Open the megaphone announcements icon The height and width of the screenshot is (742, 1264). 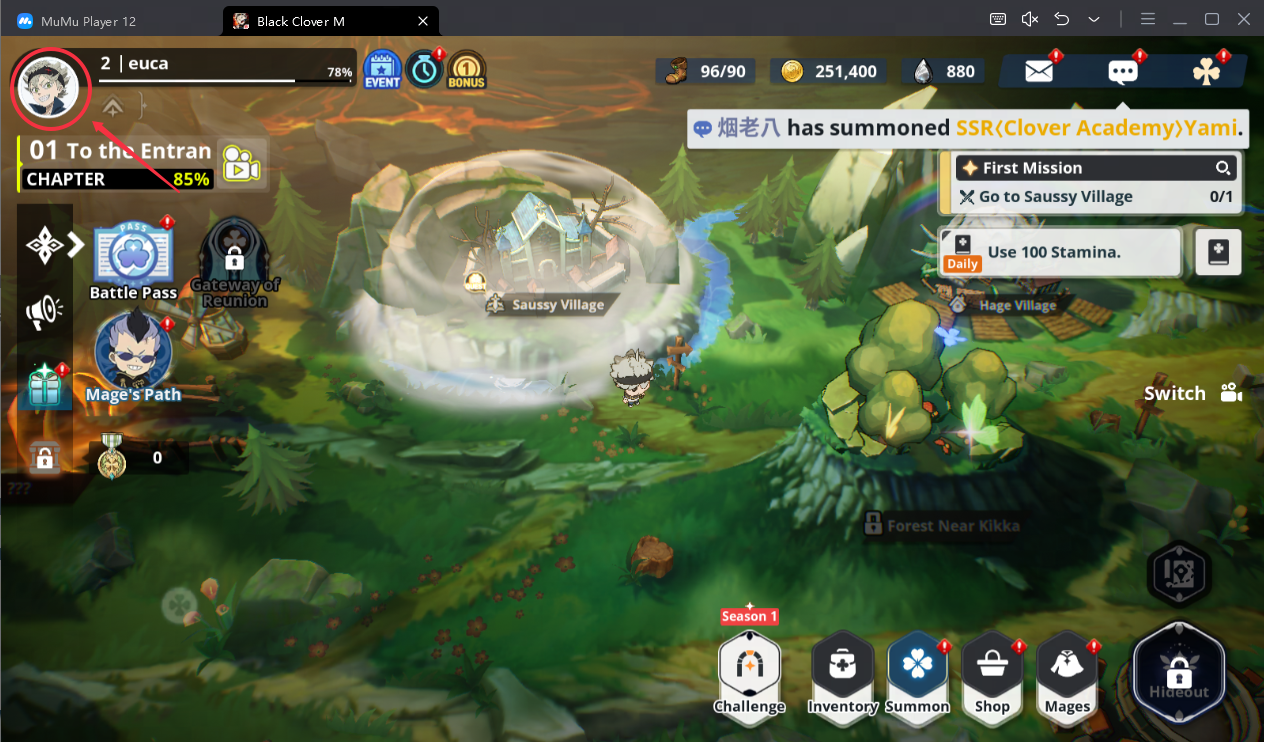[44, 313]
